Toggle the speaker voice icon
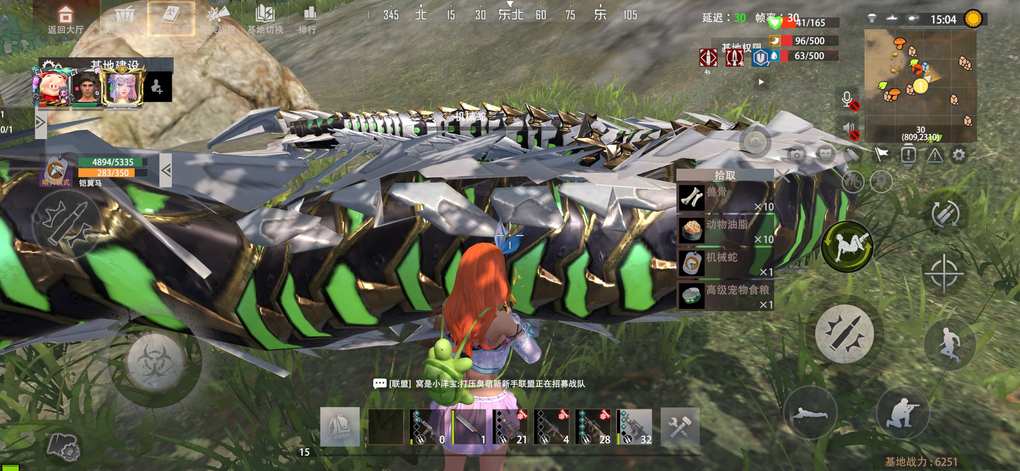The image size is (1020, 471). pos(849,129)
